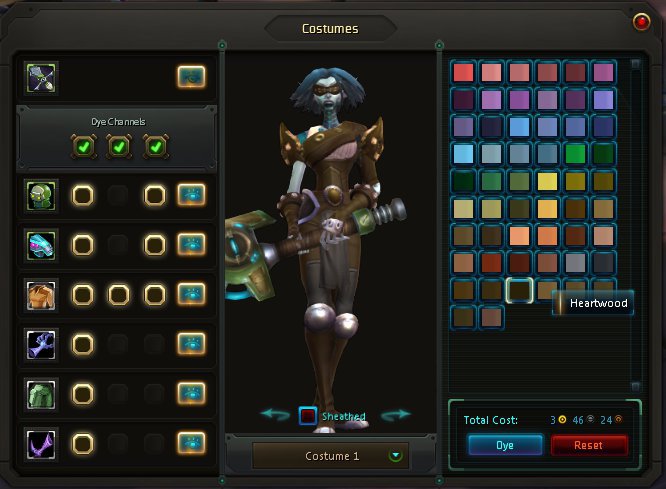Screen dimensions: 666x489
Task: Select the weapon costume slot icon
Action: [x=42, y=76]
